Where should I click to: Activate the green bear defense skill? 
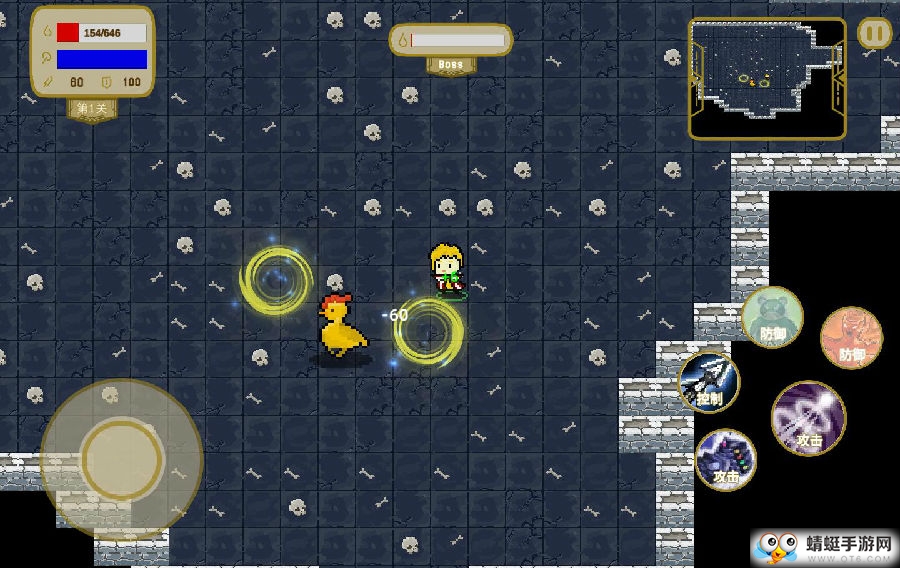(x=772, y=317)
